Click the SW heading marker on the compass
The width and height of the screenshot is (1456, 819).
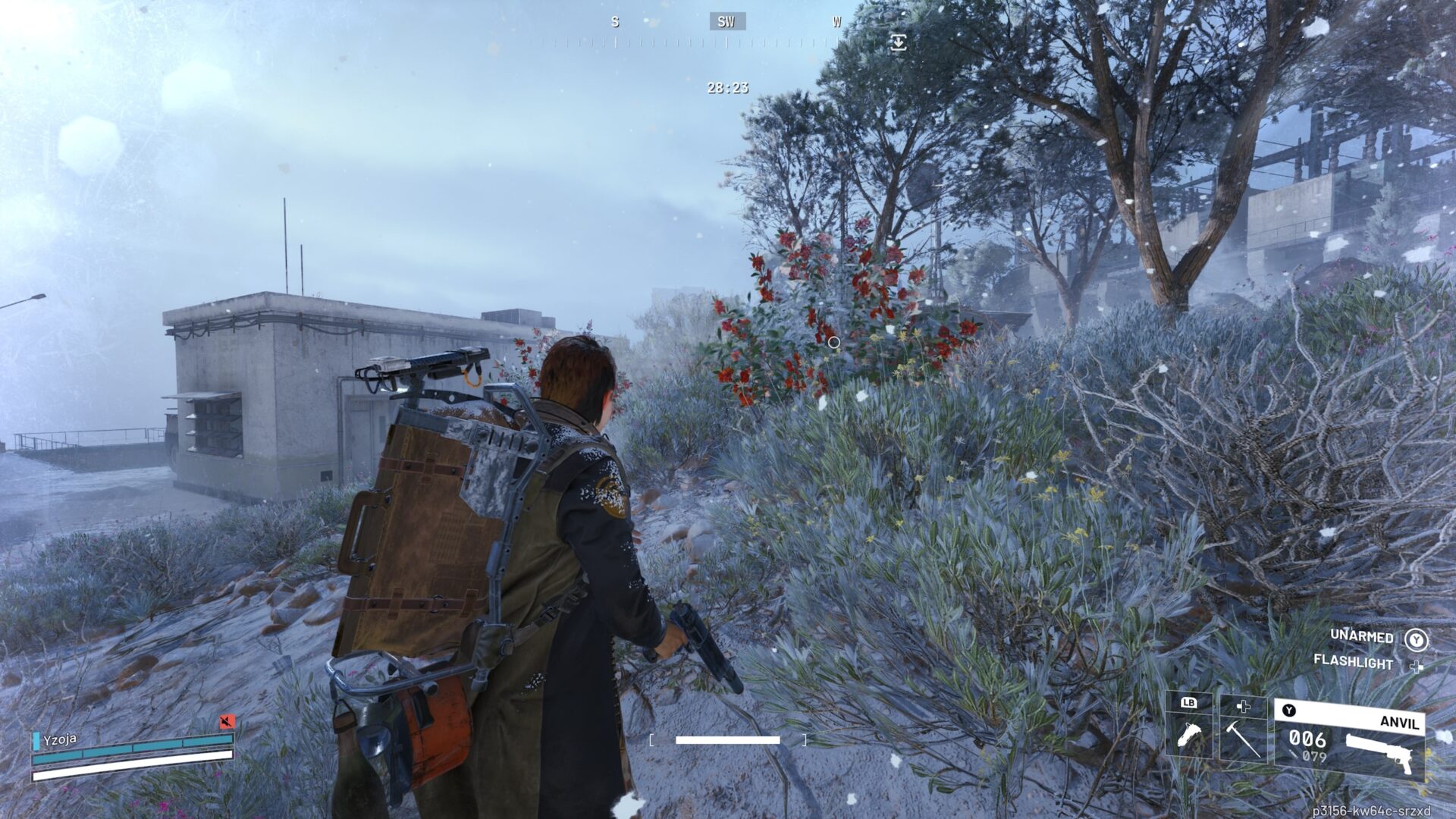[x=724, y=21]
